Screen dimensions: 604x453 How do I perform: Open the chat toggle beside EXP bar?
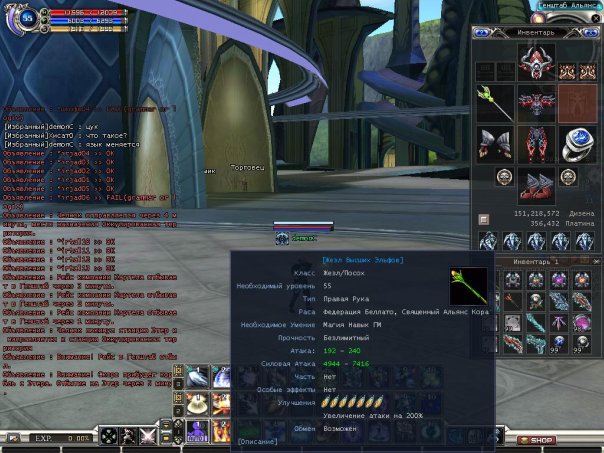coord(12,437)
